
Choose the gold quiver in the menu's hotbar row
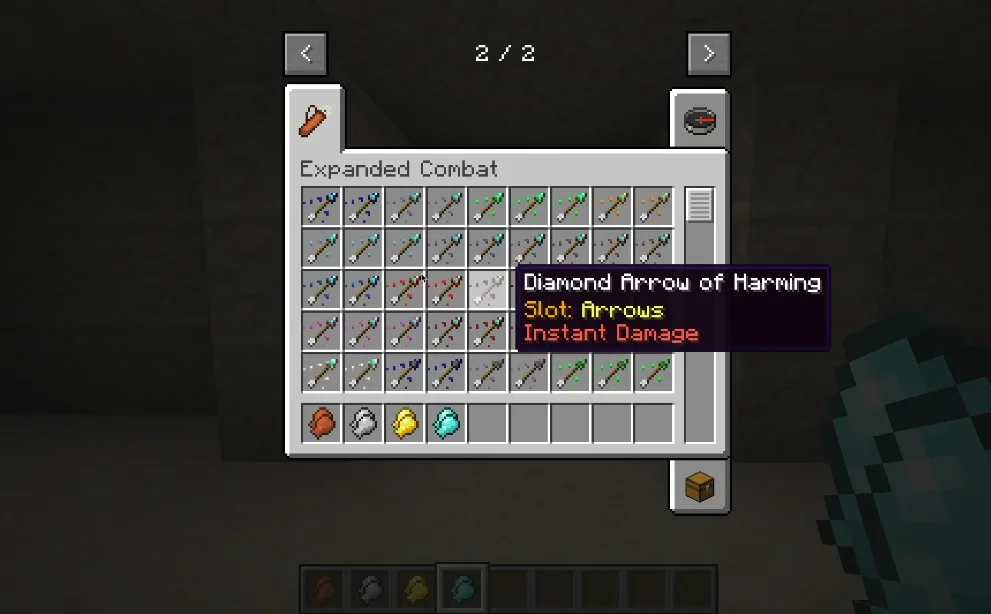(x=405, y=423)
